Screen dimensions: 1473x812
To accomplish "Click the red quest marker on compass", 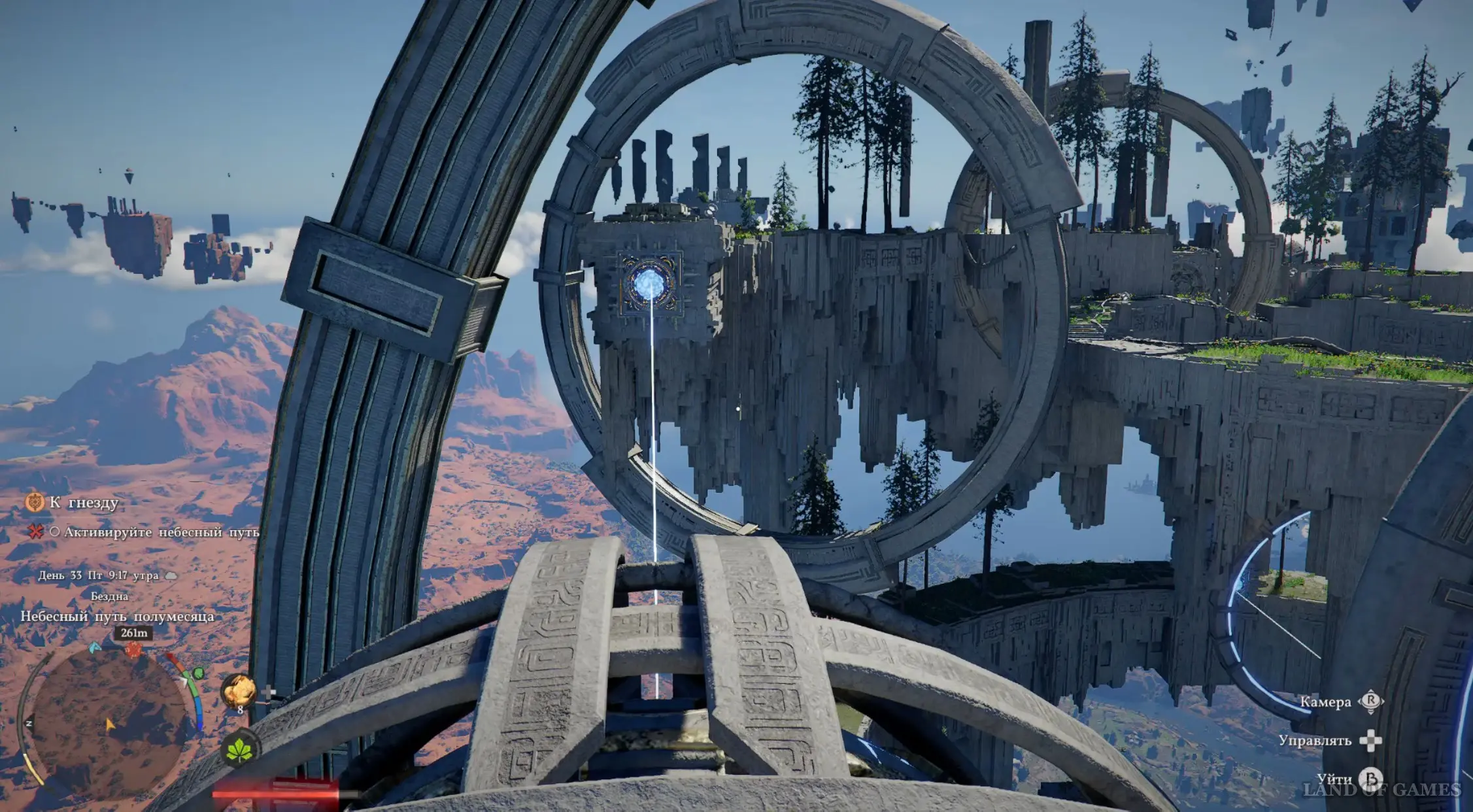I will 133,650.
